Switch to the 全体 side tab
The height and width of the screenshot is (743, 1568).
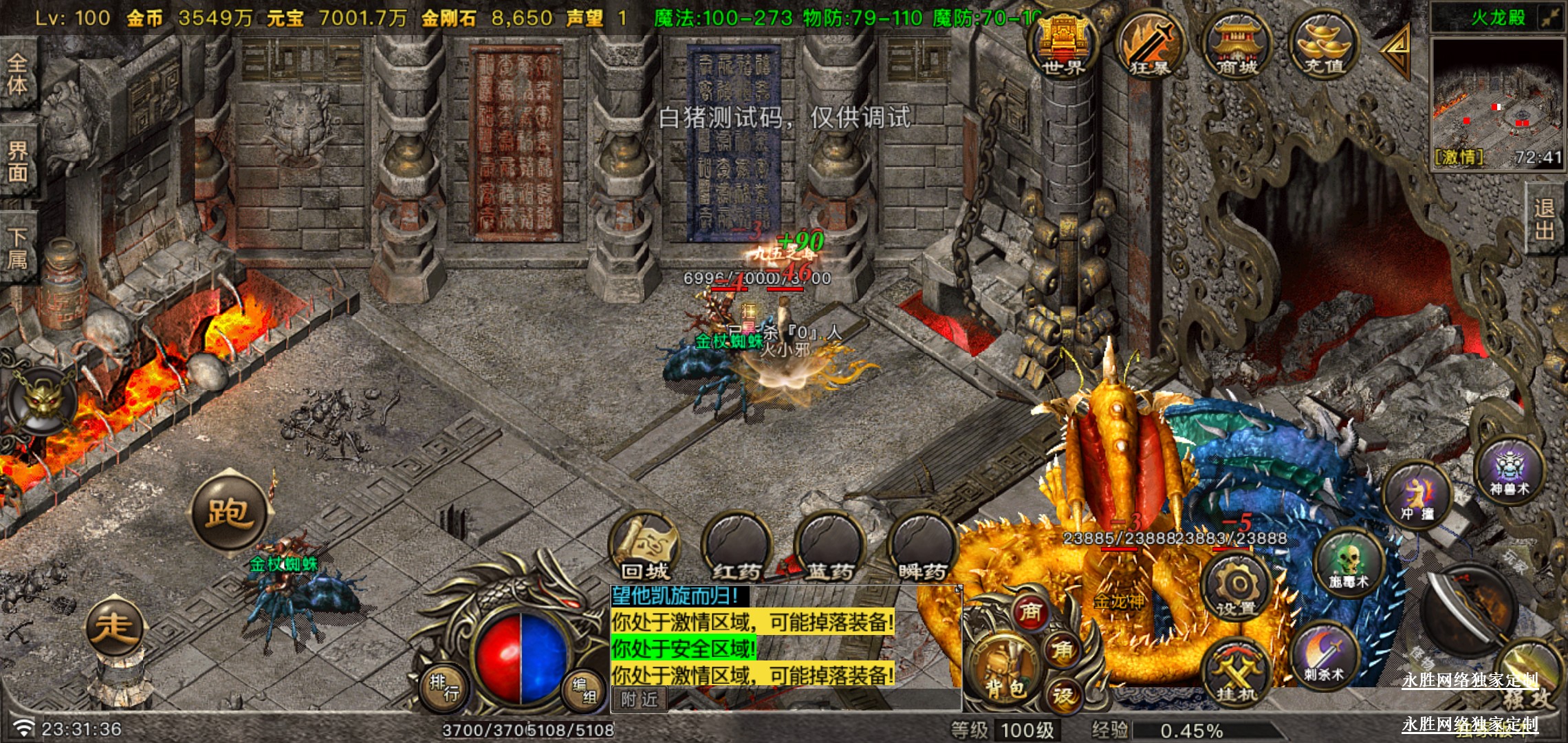coord(18,74)
